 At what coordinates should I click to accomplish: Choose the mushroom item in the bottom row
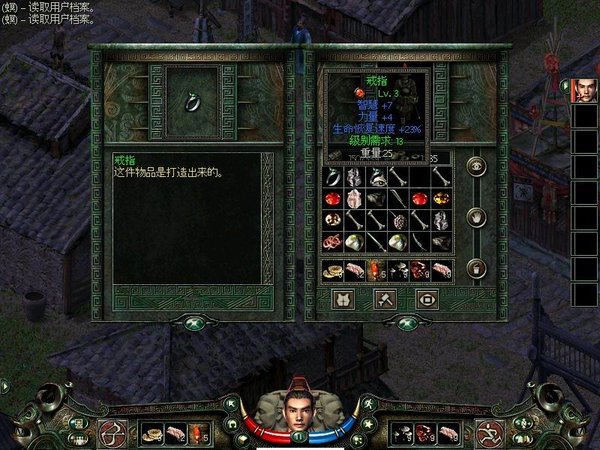click(399, 269)
